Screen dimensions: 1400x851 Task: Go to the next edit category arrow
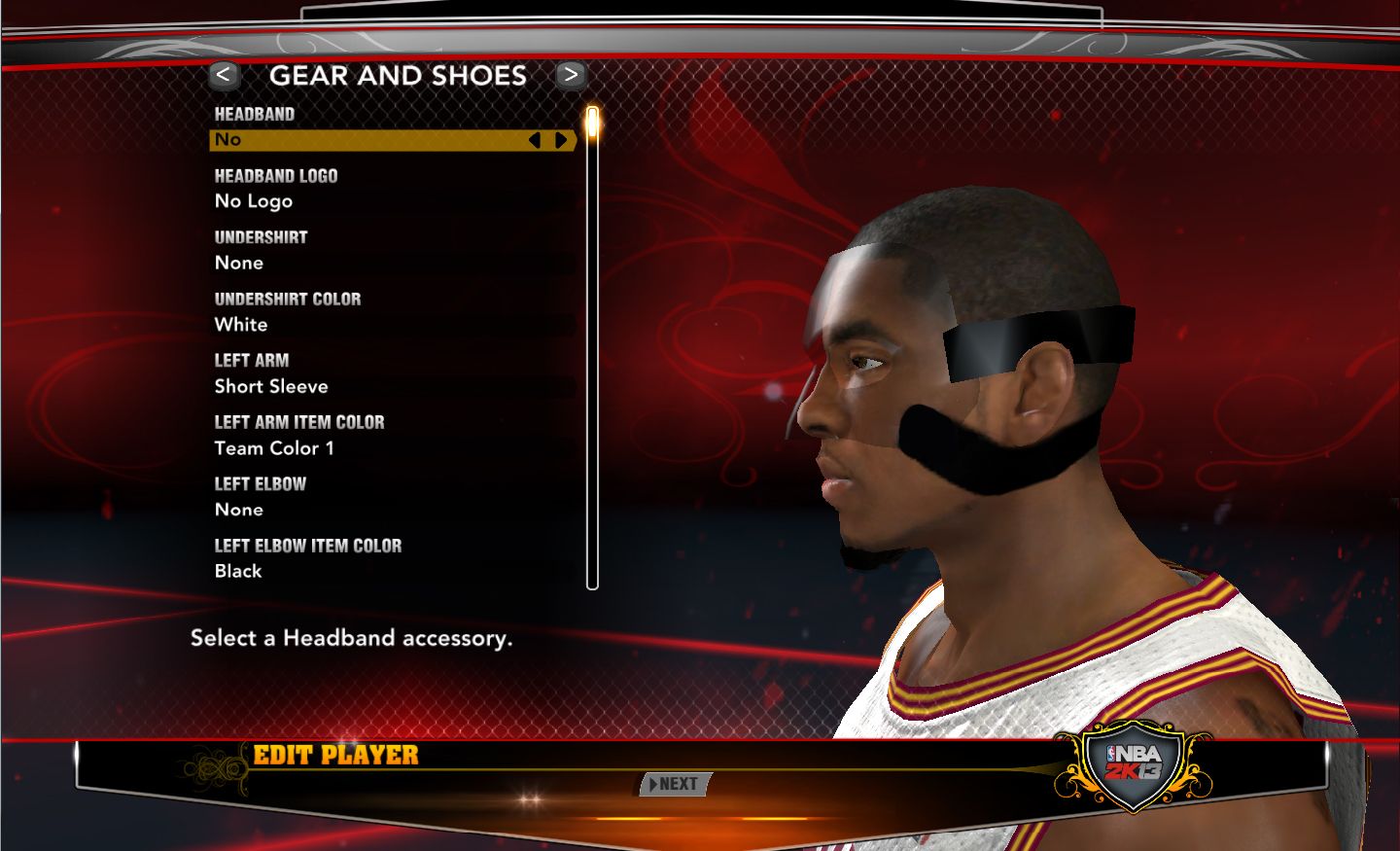click(571, 75)
